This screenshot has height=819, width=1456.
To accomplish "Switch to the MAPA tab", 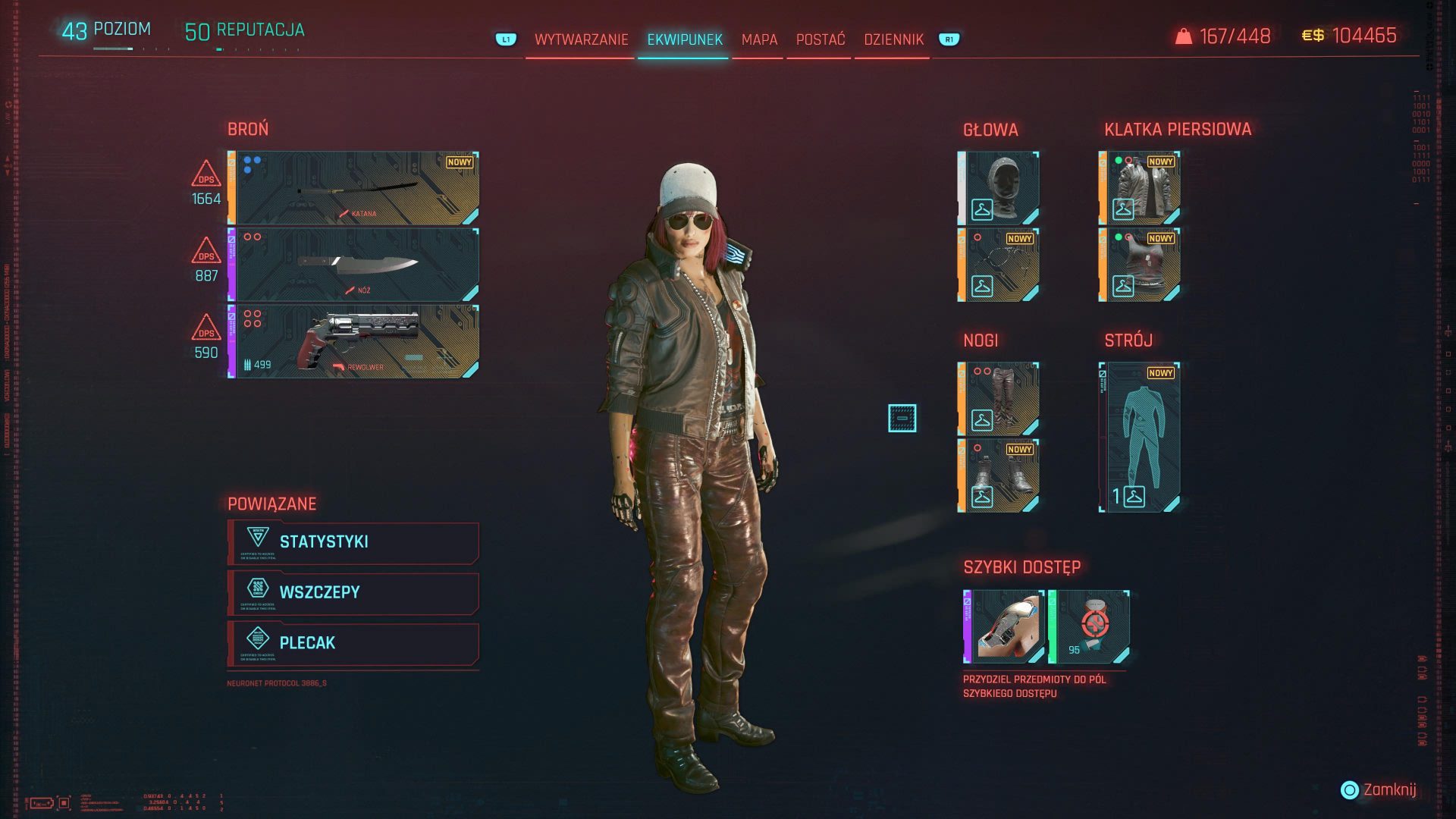I will pyautogui.click(x=760, y=39).
